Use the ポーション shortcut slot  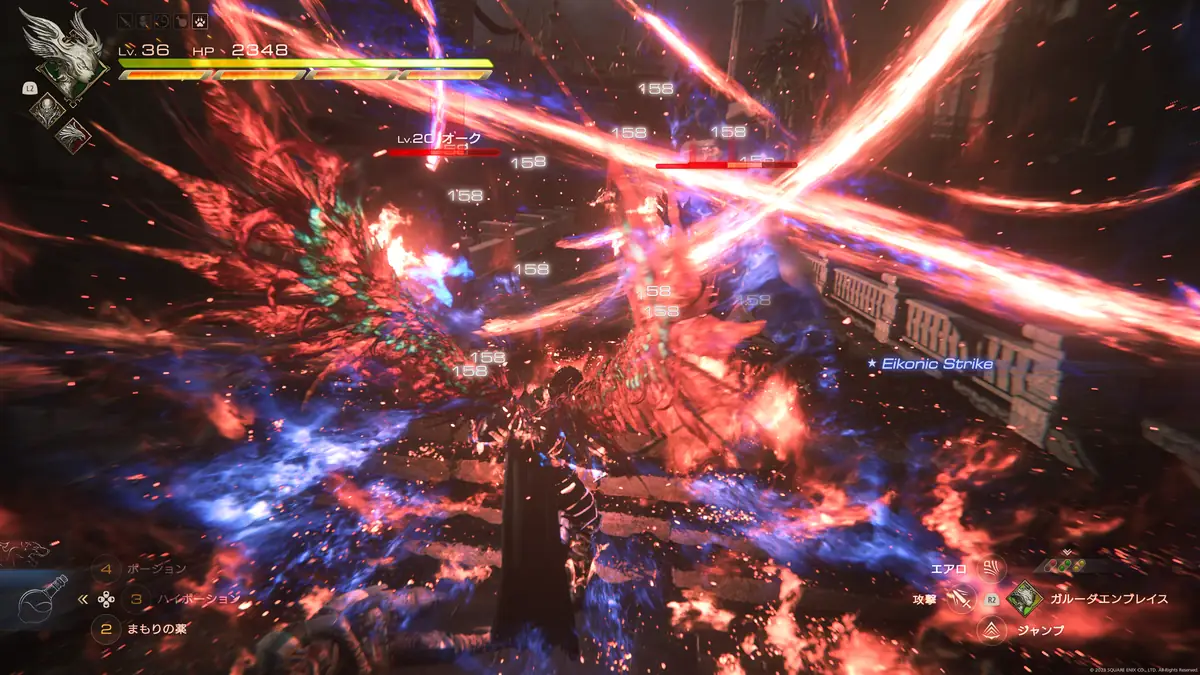(x=104, y=569)
